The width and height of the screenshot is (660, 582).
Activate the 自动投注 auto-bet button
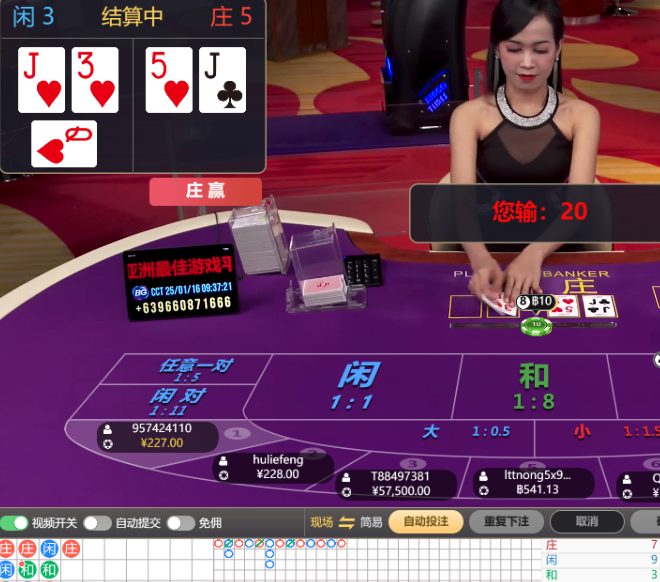click(425, 522)
